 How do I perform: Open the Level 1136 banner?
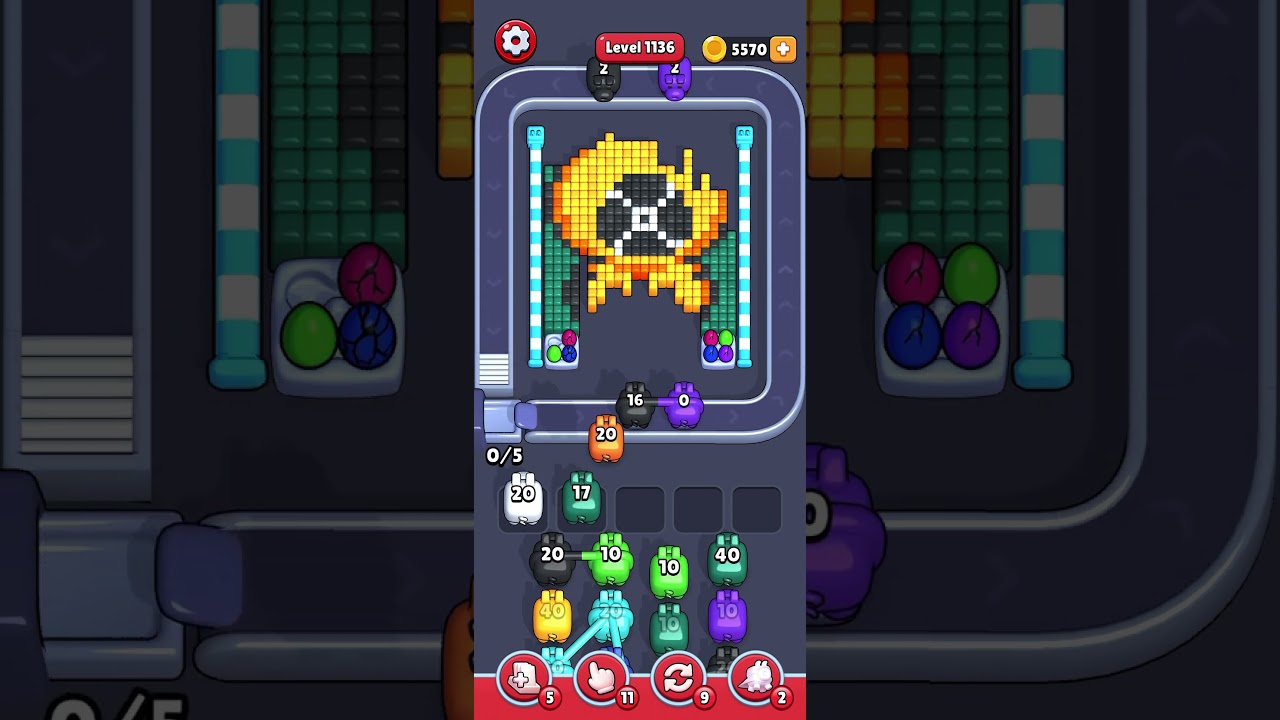[640, 47]
